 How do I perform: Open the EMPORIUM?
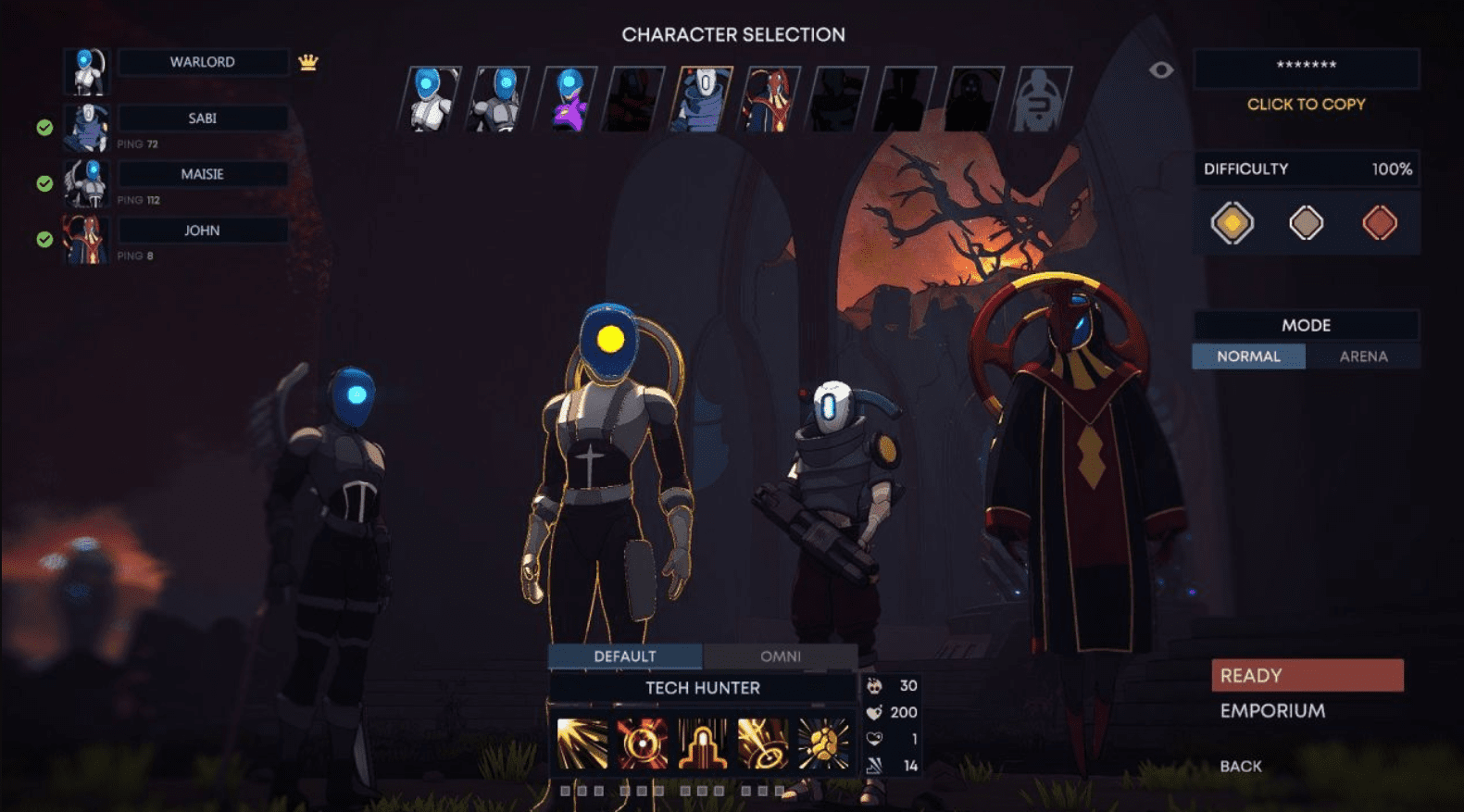pyautogui.click(x=1272, y=709)
